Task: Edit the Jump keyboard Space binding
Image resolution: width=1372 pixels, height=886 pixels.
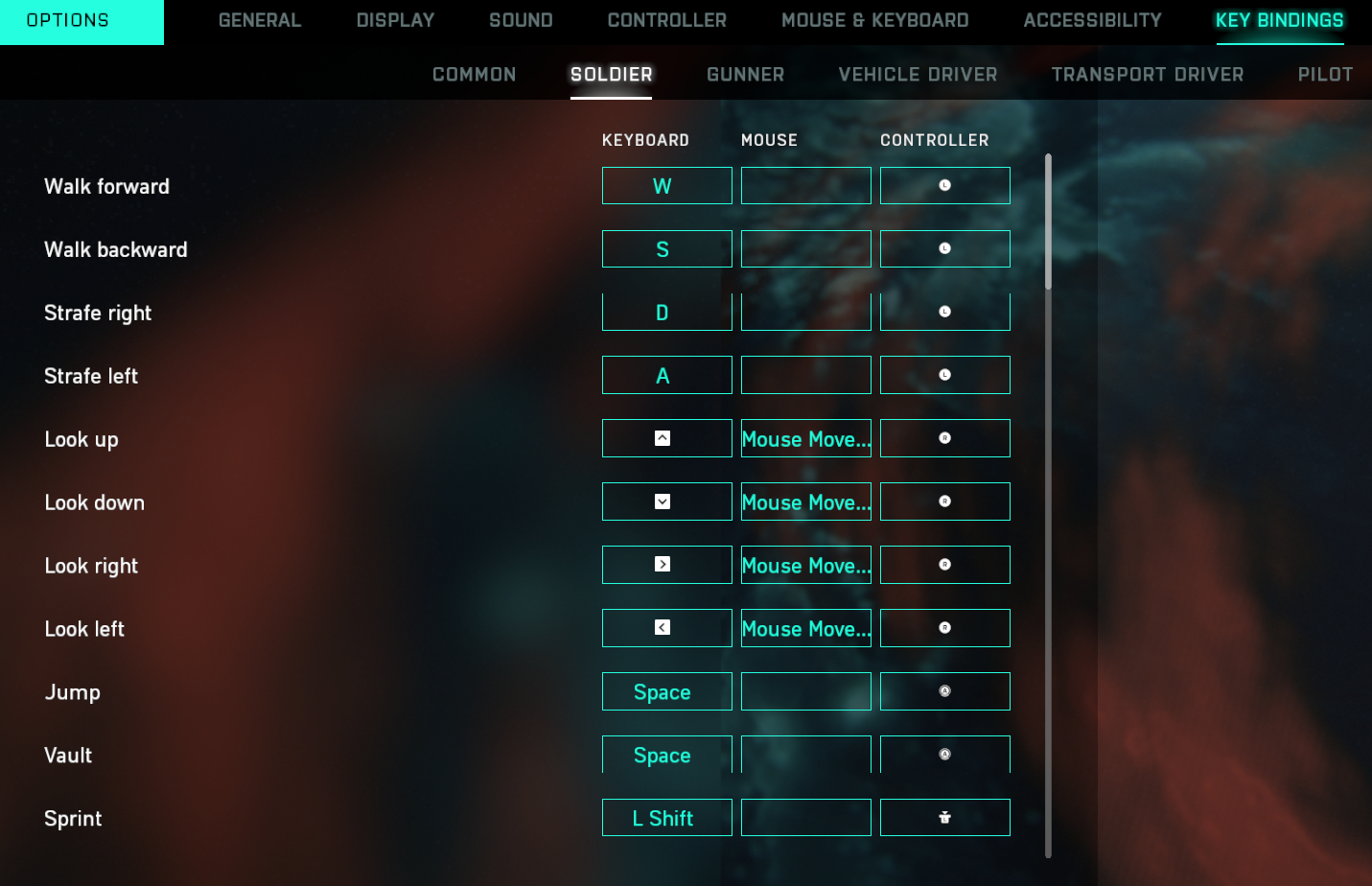Action: 666,692
